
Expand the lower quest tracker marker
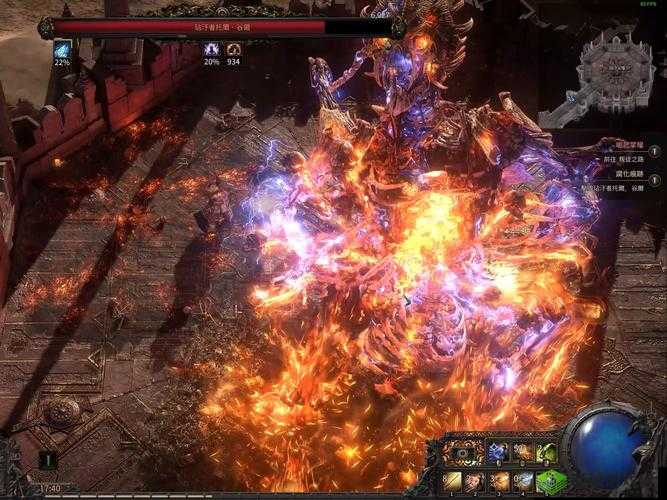654,178
